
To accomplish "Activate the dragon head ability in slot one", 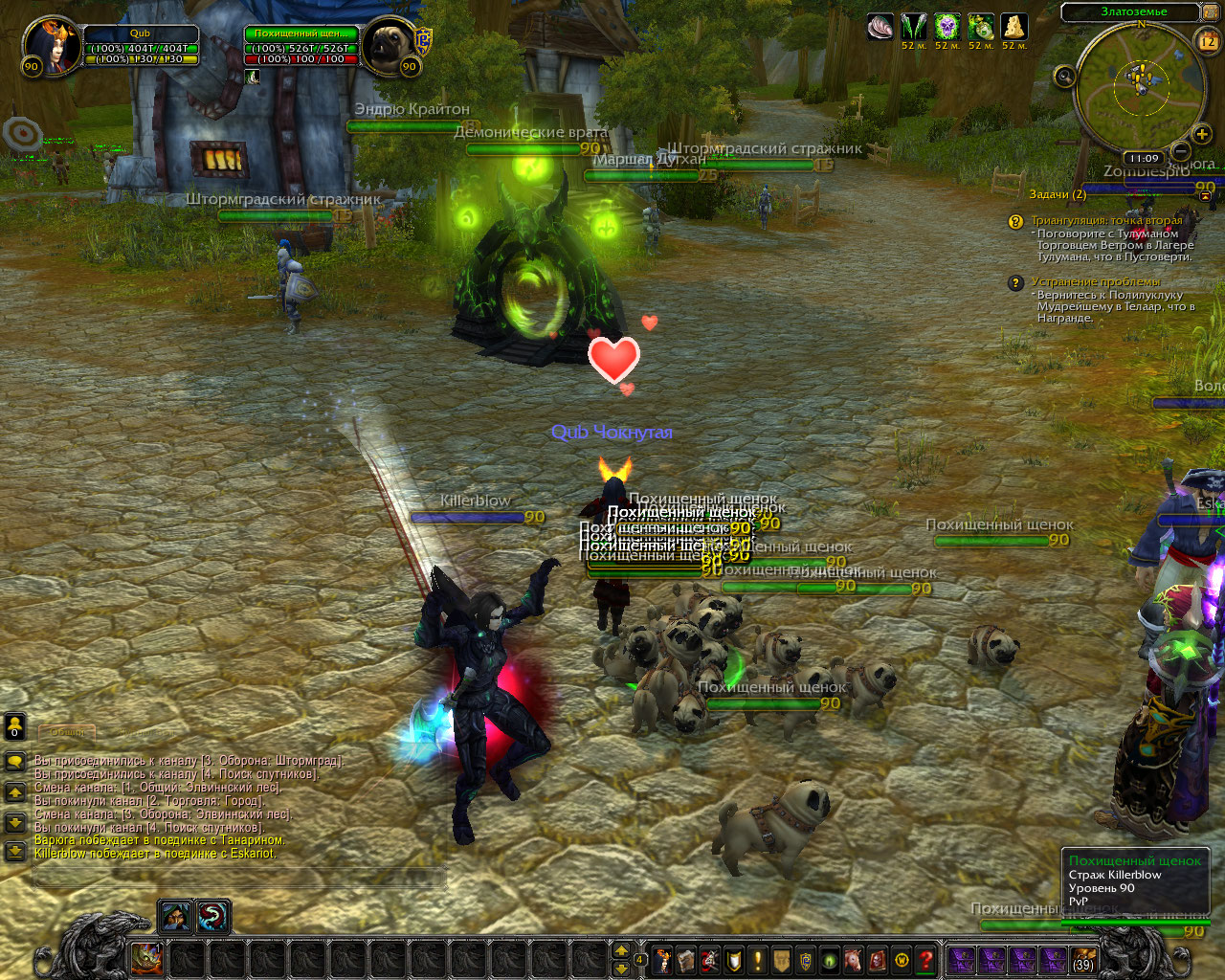I will pos(146,957).
